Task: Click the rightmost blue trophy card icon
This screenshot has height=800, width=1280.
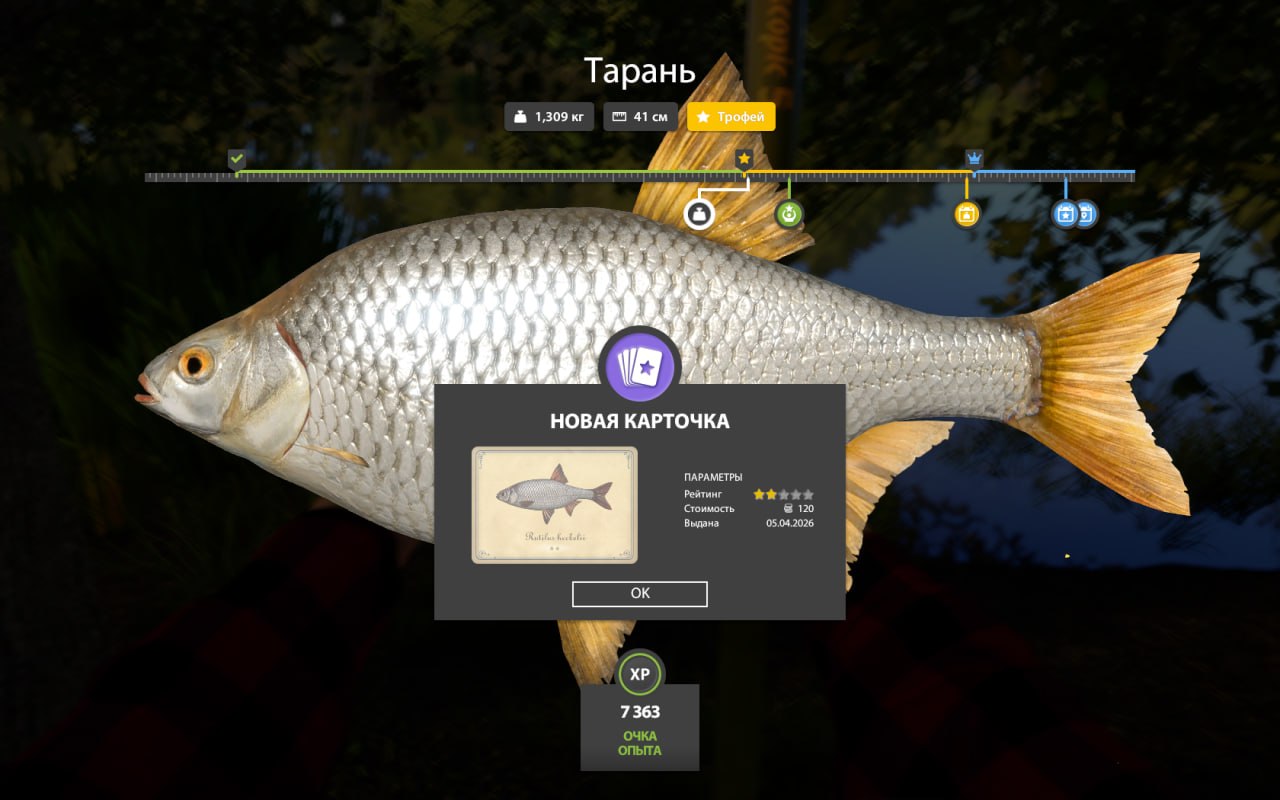Action: point(1088,213)
